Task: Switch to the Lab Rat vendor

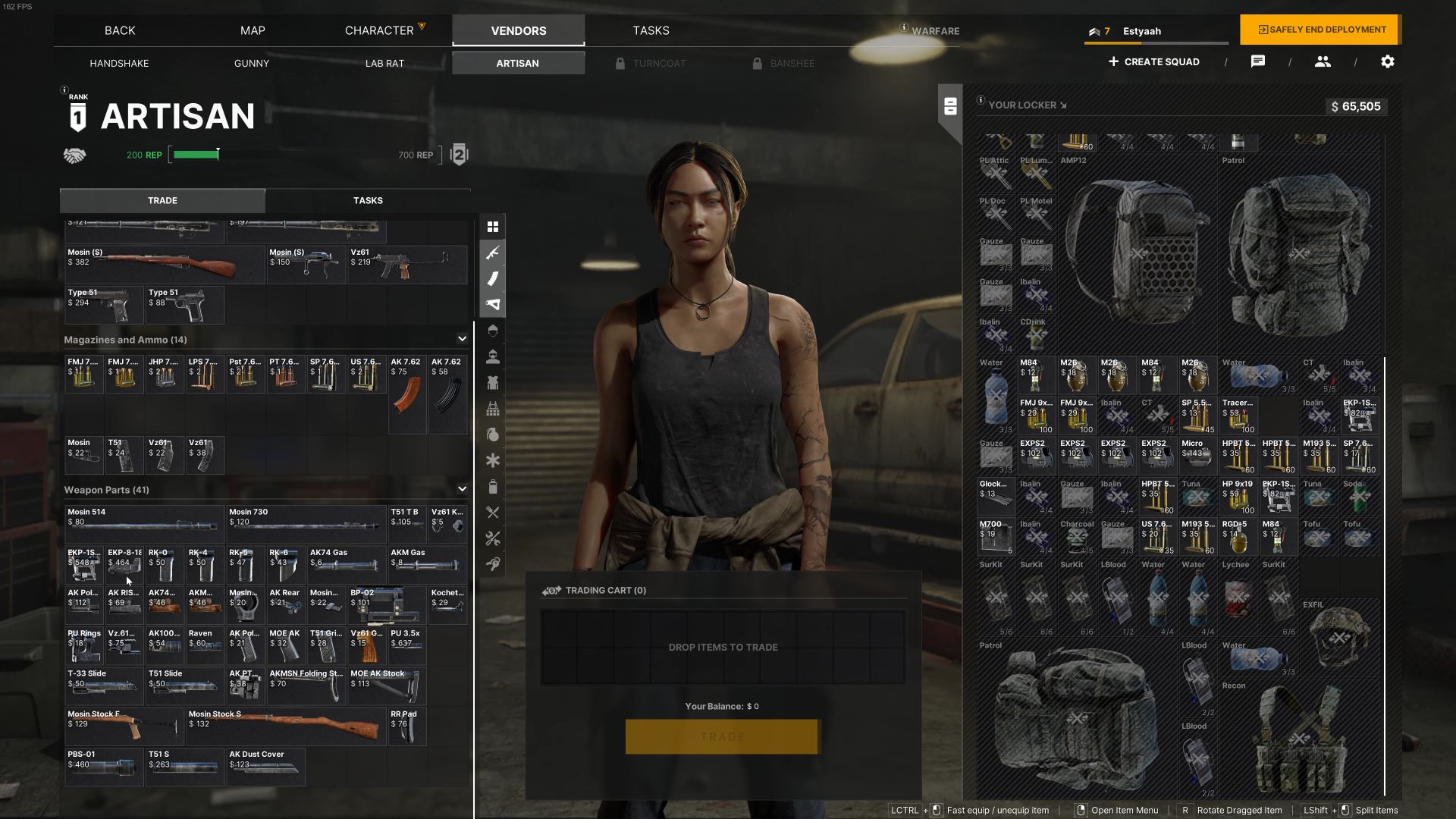Action: coord(384,63)
